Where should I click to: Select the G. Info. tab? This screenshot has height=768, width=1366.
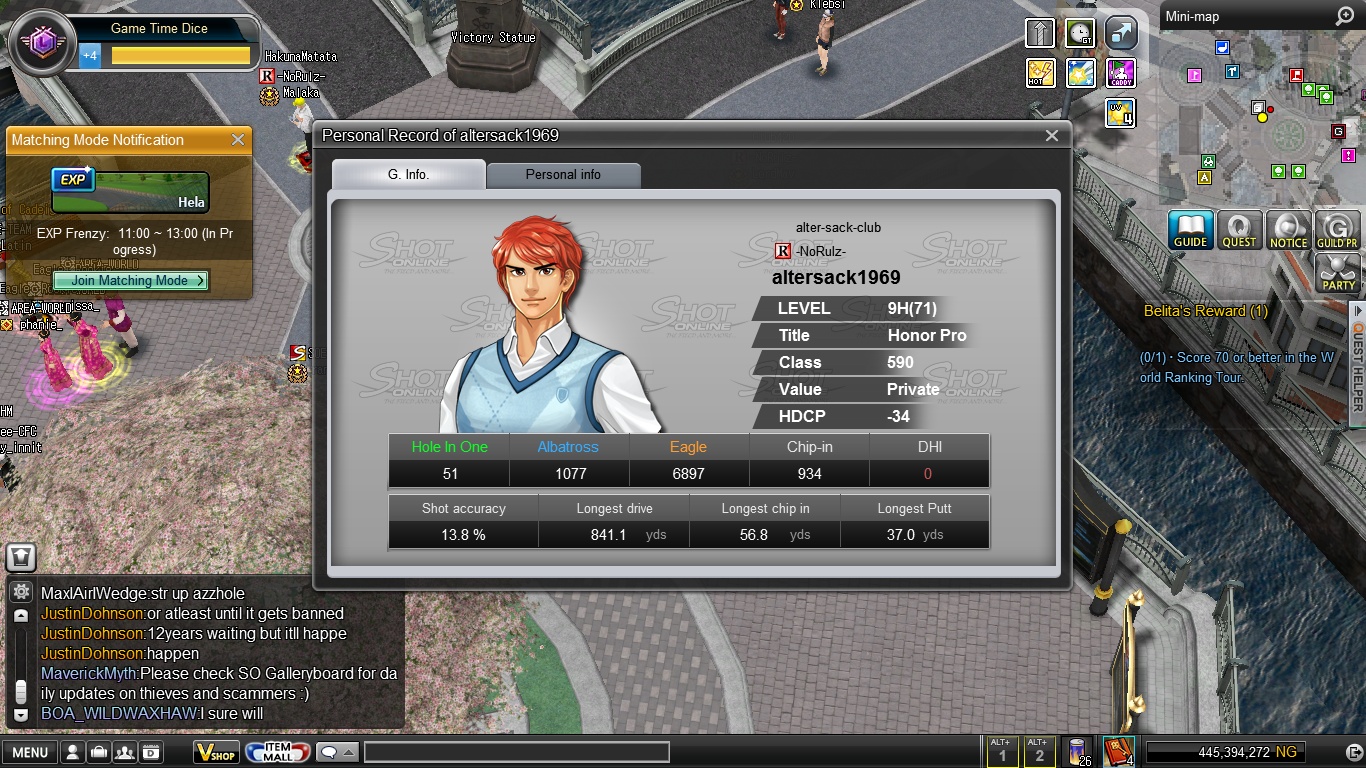click(x=408, y=174)
